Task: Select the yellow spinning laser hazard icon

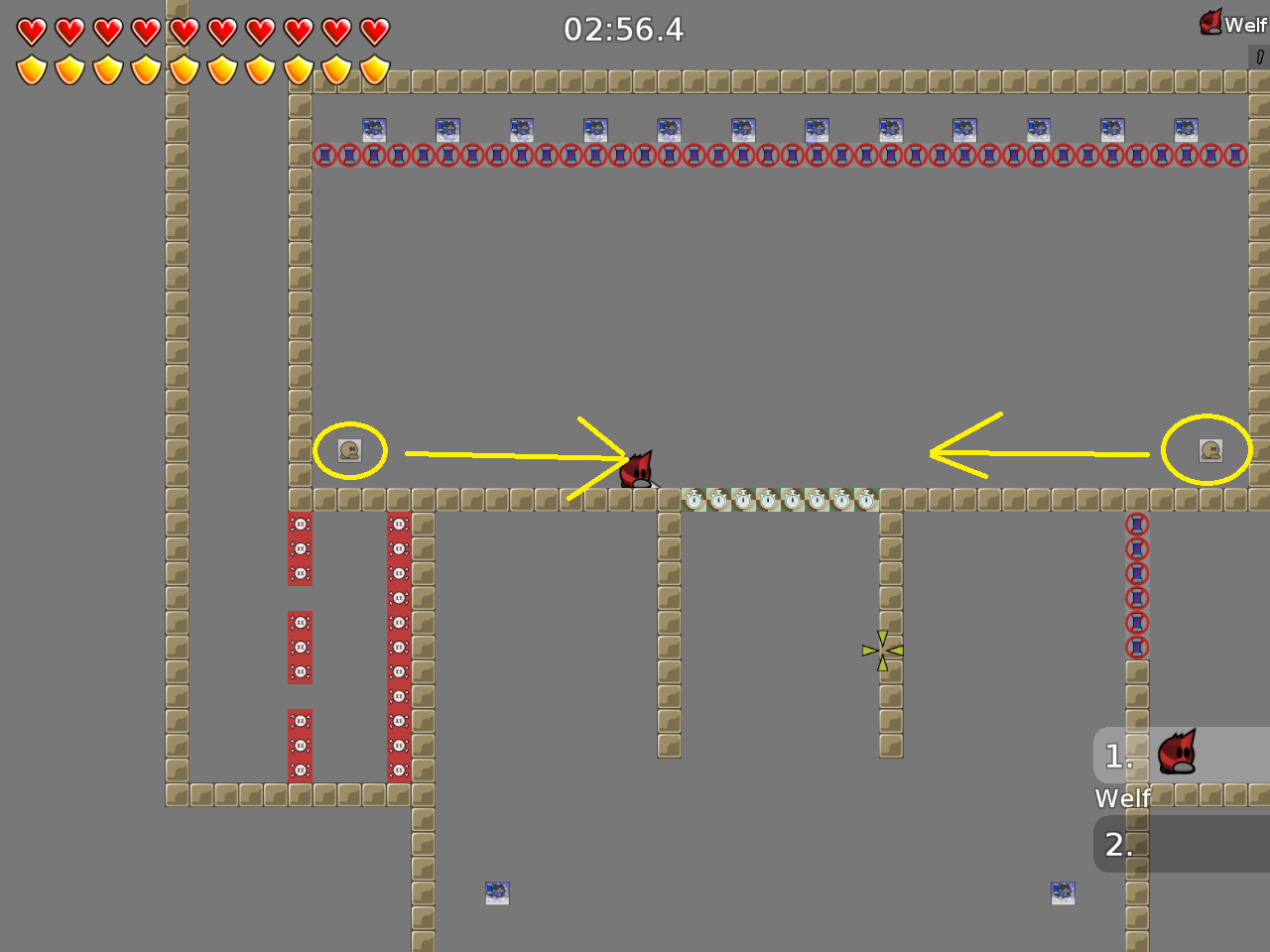Action: tap(882, 650)
